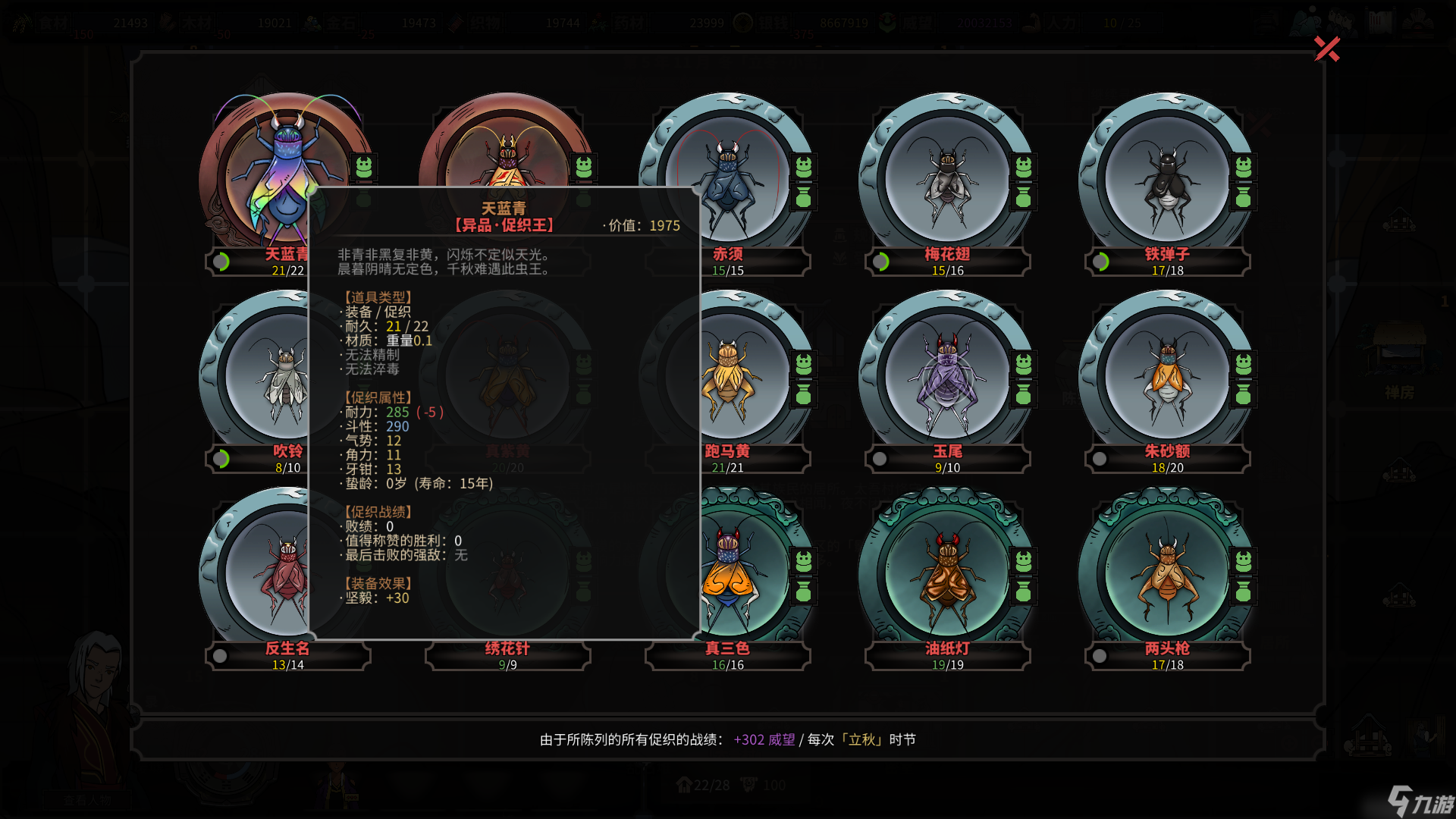Pick the 铁弹子 cricket jar

pyautogui.click(x=1167, y=178)
